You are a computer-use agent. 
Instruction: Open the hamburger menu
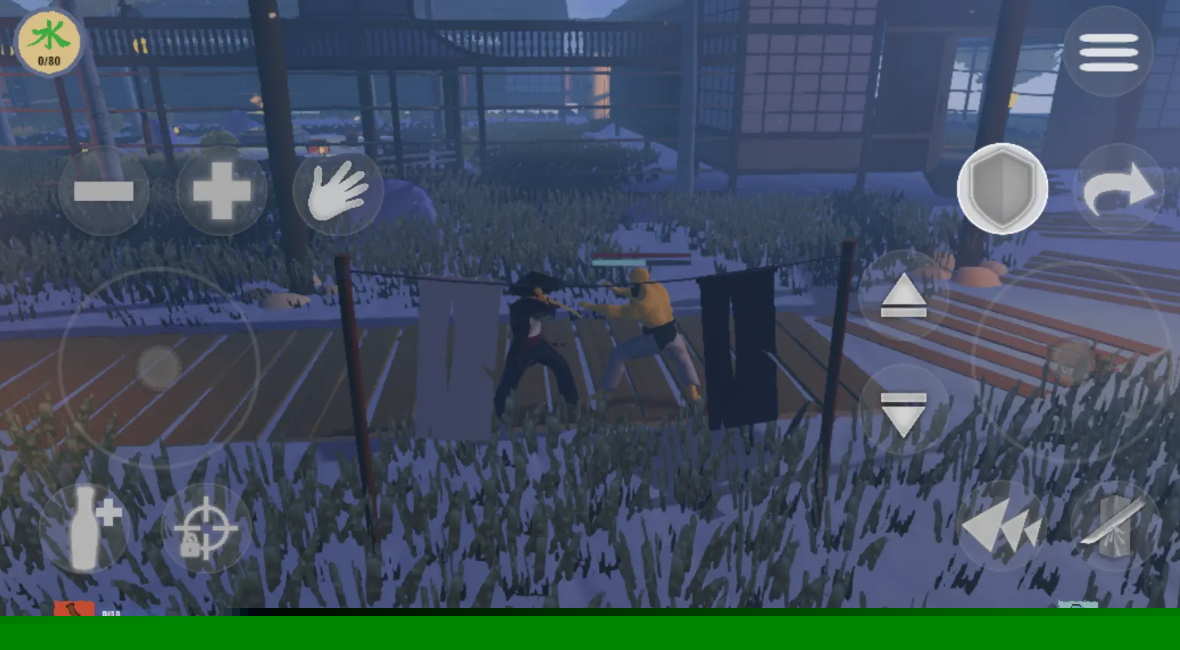[x=1108, y=51]
